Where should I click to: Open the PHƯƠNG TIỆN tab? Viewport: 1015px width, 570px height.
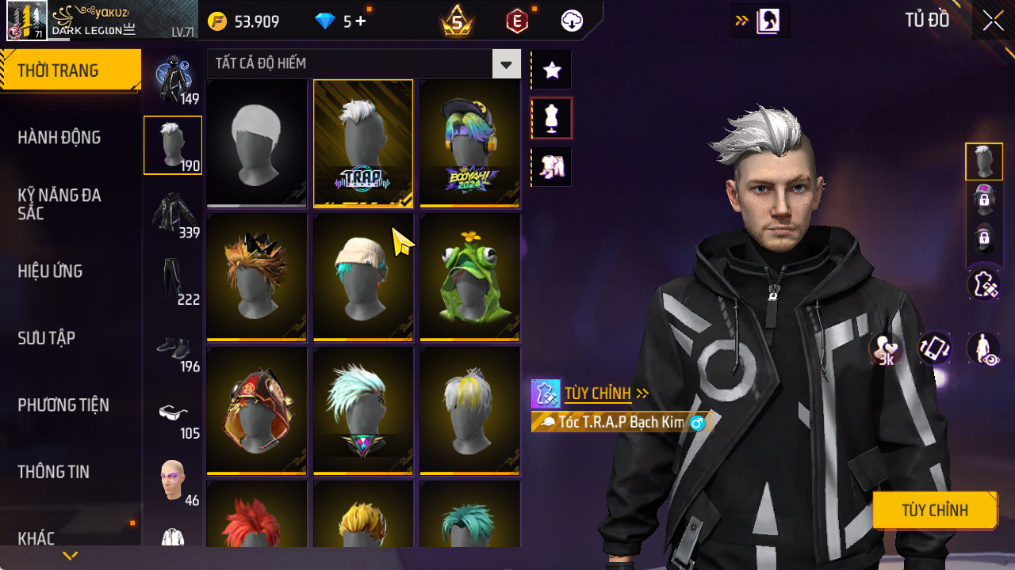(x=63, y=405)
